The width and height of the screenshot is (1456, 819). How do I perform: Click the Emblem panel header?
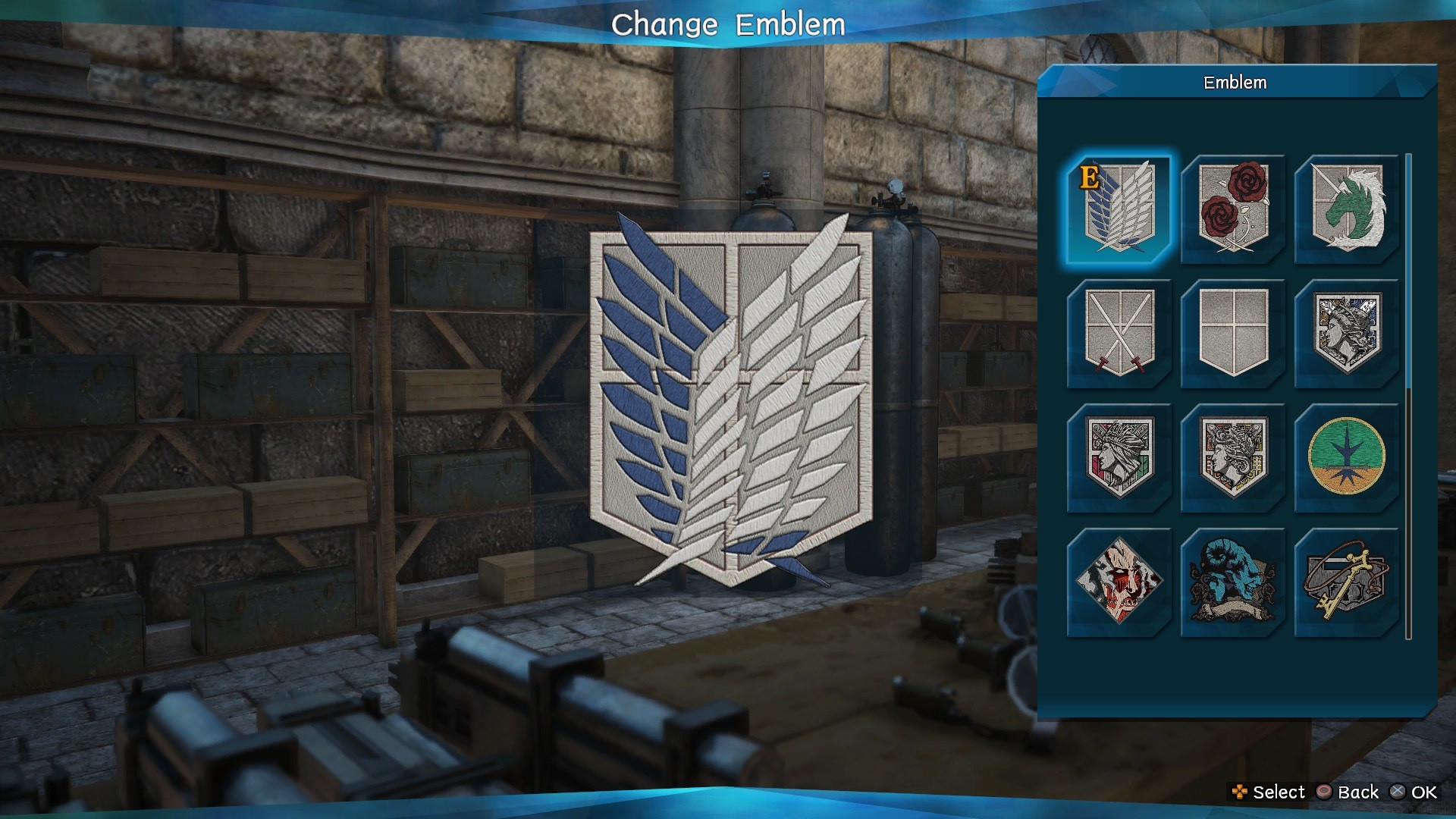coord(1235,84)
